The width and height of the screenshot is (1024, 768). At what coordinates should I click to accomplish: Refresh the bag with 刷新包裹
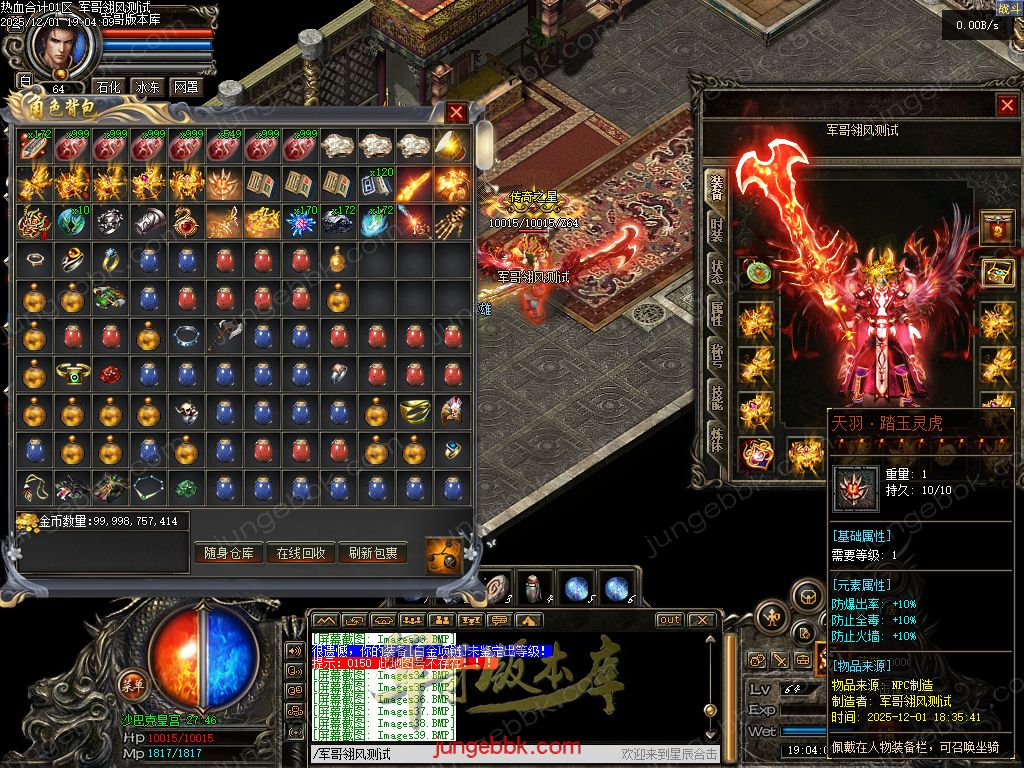373,553
